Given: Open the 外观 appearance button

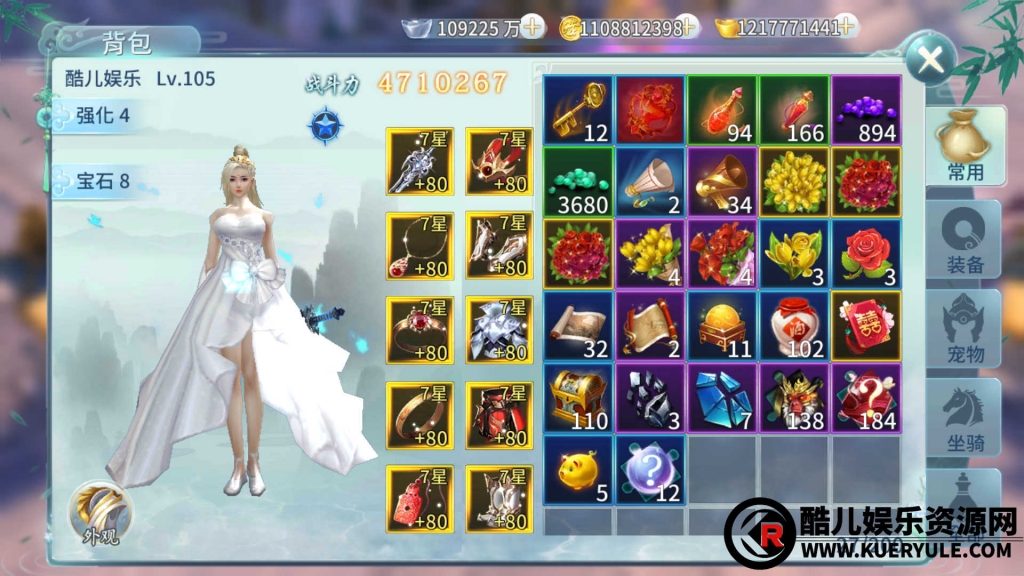Looking at the screenshot, I should (100, 514).
